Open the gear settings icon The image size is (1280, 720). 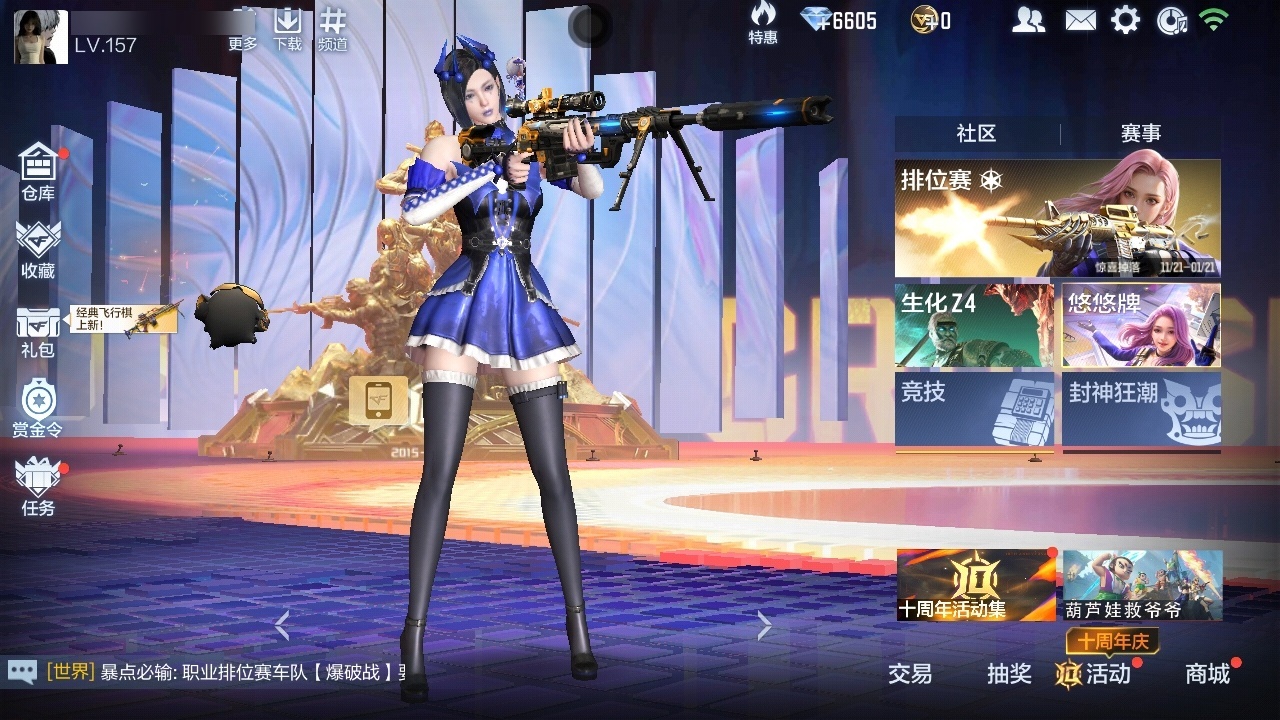(1125, 20)
